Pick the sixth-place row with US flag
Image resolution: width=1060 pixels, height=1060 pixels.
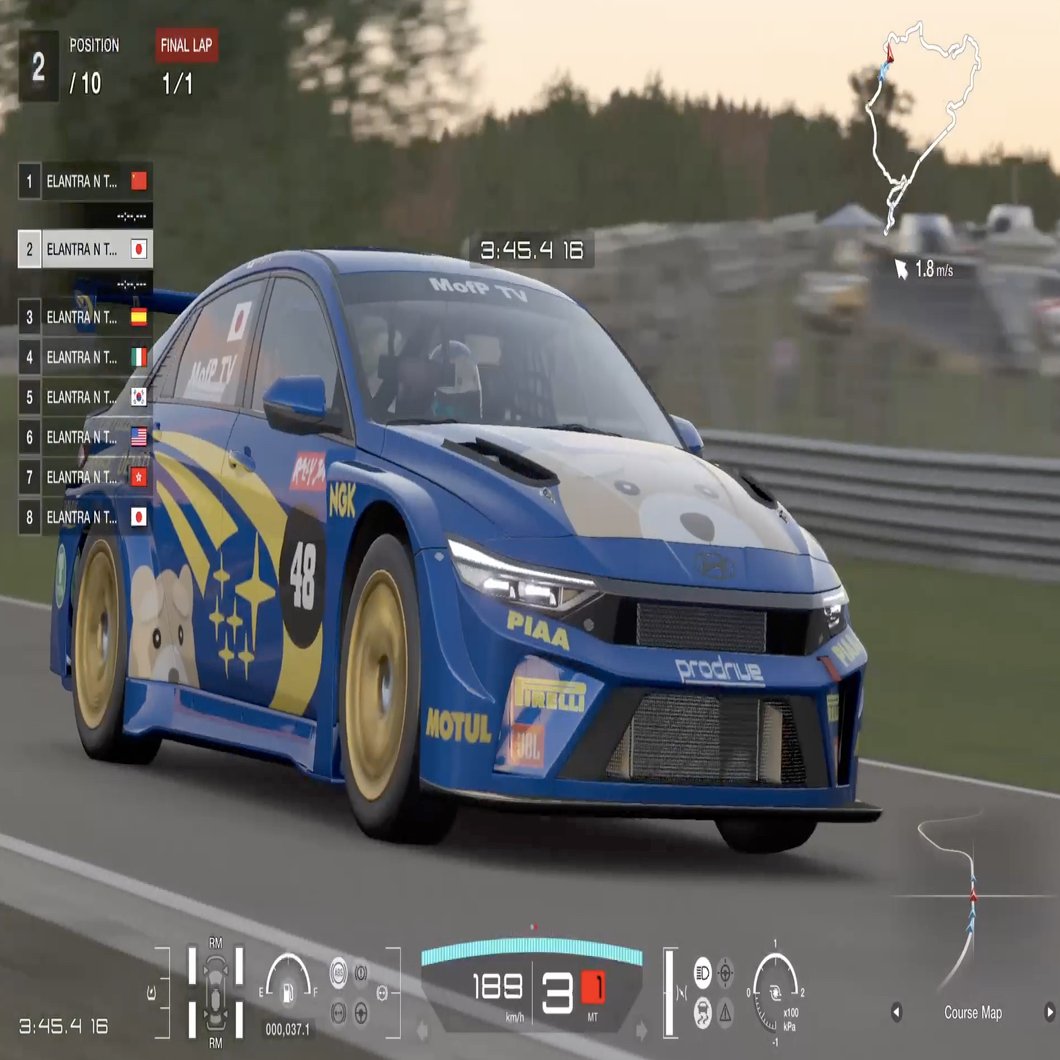pyautogui.click(x=85, y=437)
